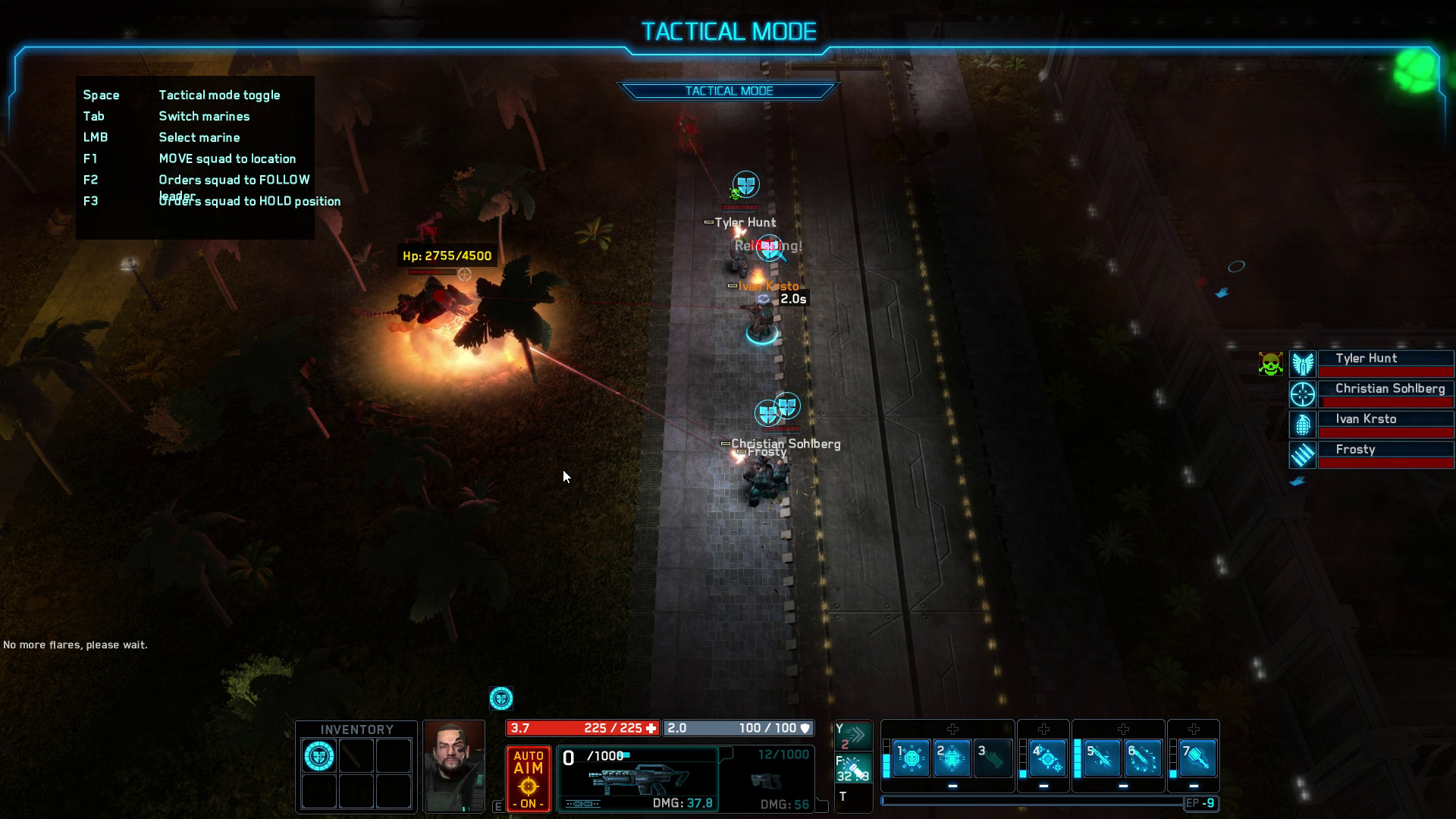The height and width of the screenshot is (819, 1456).
Task: Click the marine's face portrait
Action: pos(453,766)
